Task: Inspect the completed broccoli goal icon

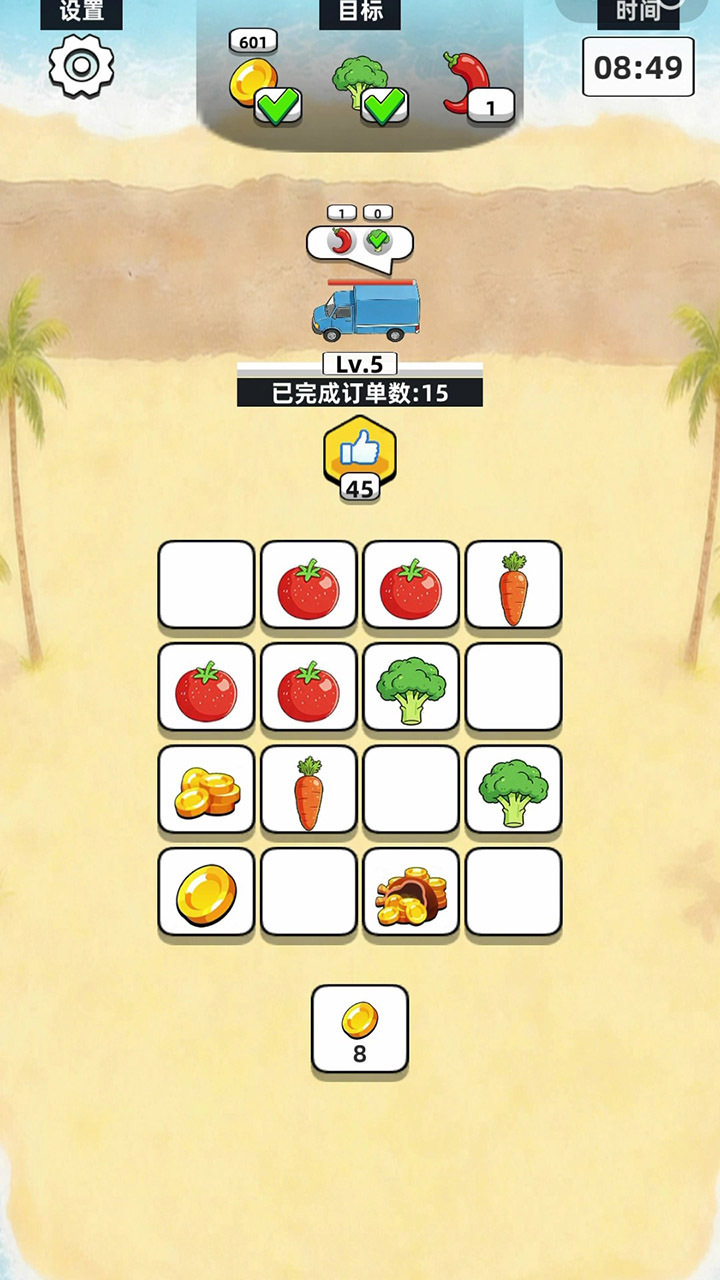Action: [360, 82]
